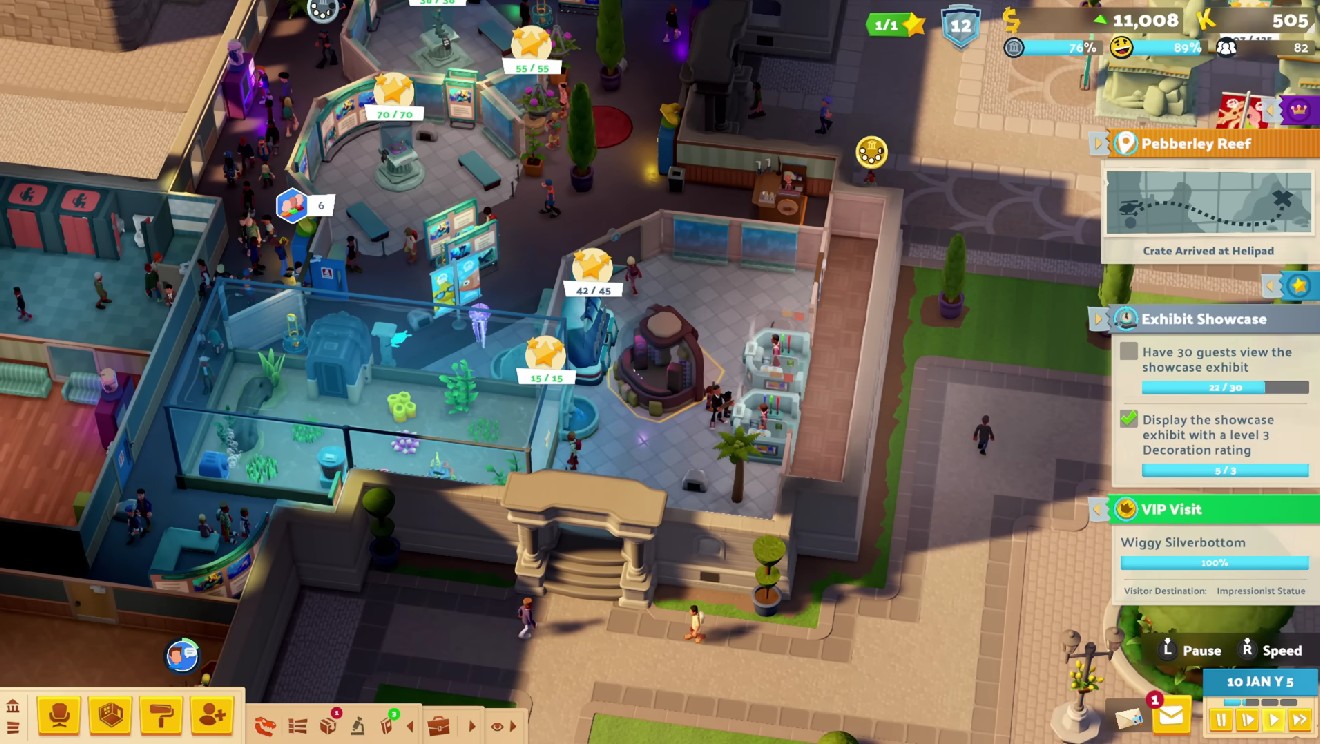Pause the game with the pause button

tap(1221, 718)
